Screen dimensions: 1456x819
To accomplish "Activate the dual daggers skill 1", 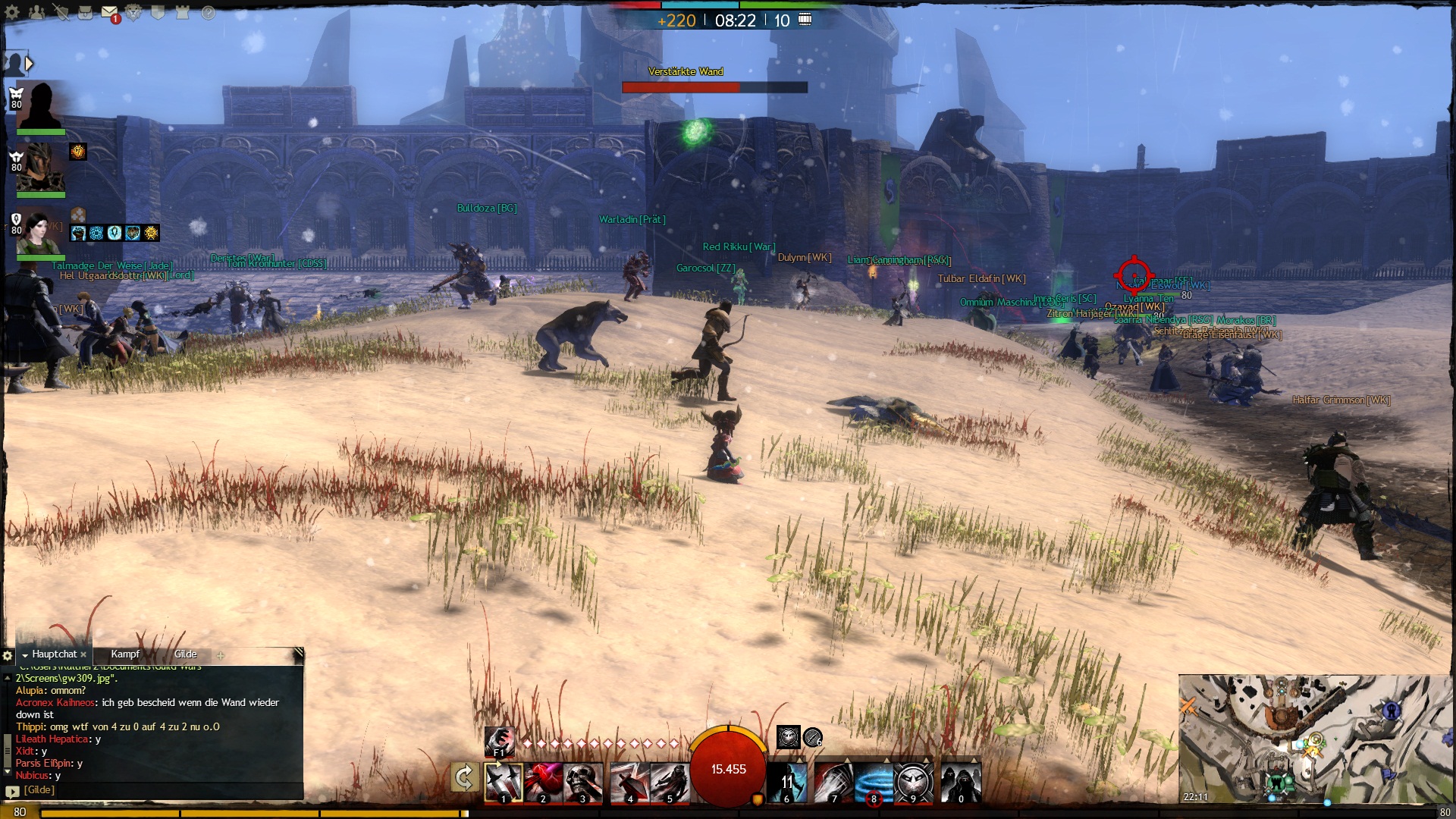I will (x=504, y=783).
